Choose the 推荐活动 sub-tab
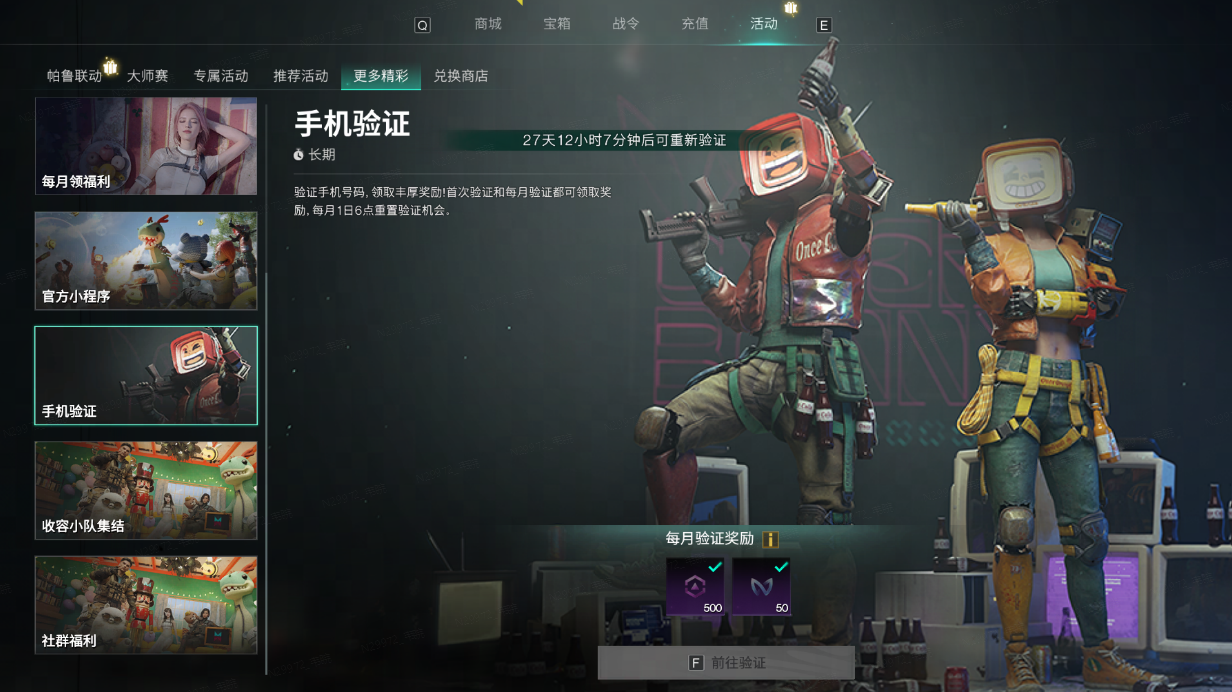Image resolution: width=1232 pixels, height=692 pixels. click(x=301, y=76)
